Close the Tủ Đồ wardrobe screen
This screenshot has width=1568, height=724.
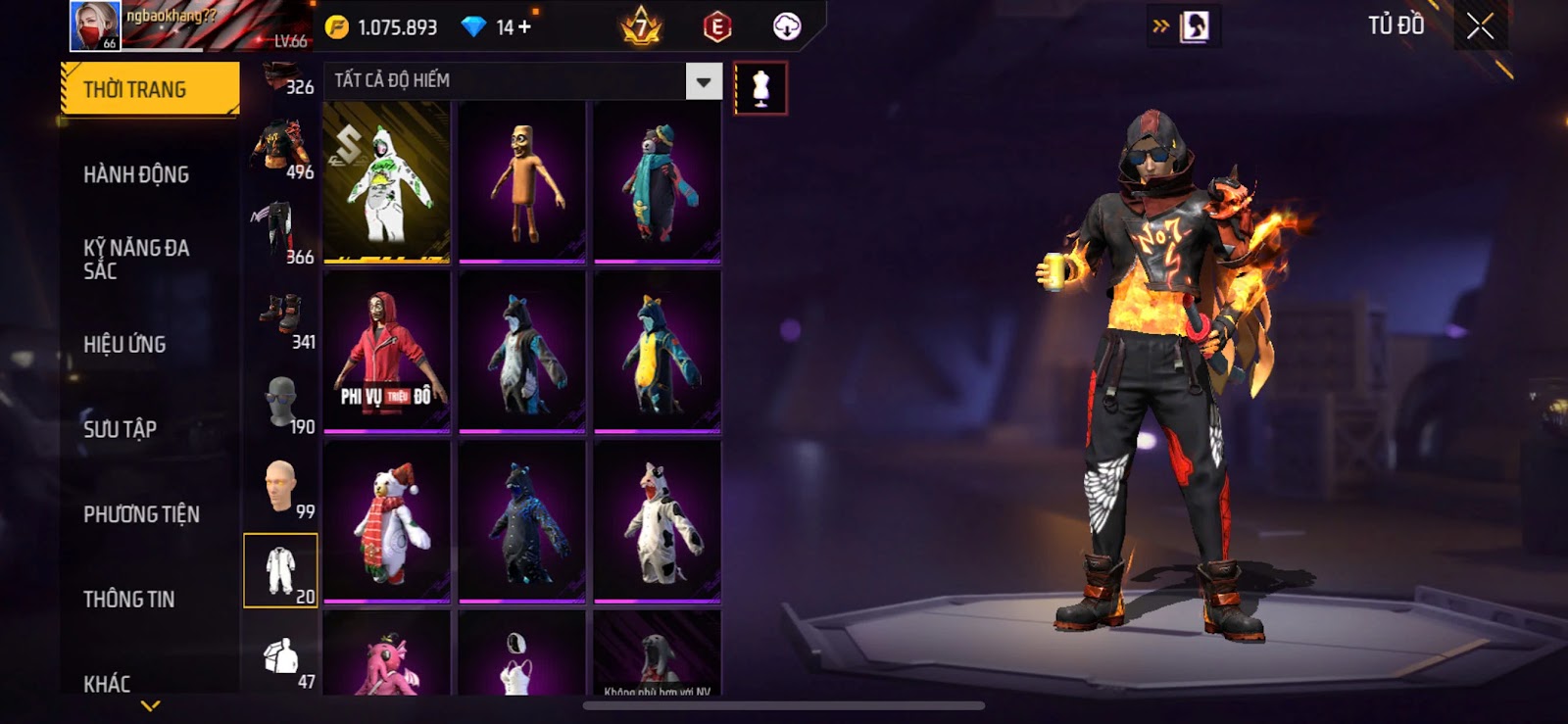[x=1480, y=26]
